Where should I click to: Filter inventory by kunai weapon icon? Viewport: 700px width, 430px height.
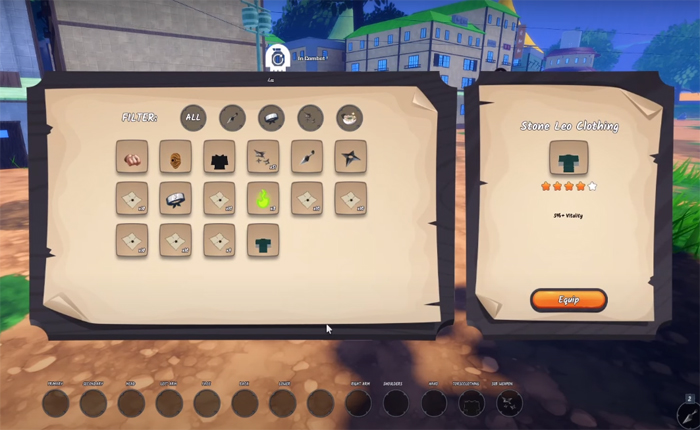(x=232, y=118)
